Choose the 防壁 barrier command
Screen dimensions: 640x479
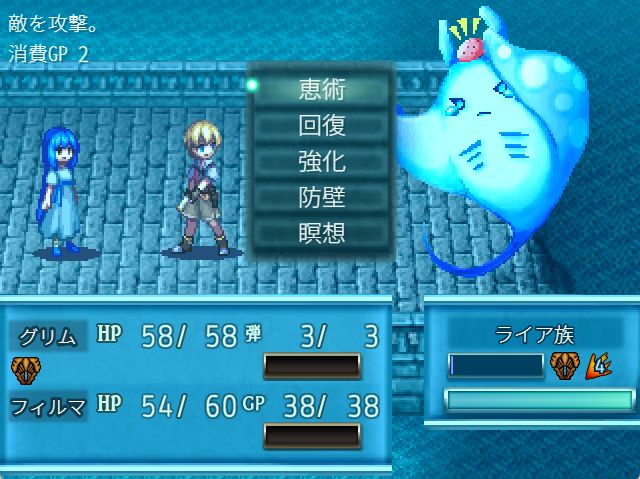click(321, 197)
